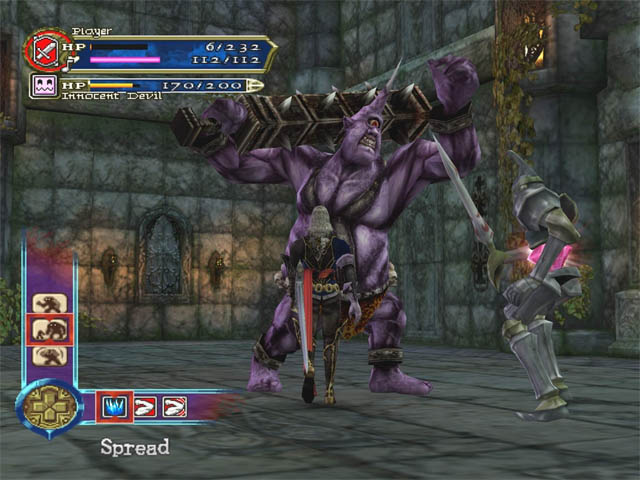The image size is (640, 480).
Task: Choose the devil command icon with swirling arcs
Action: (x=49, y=355)
